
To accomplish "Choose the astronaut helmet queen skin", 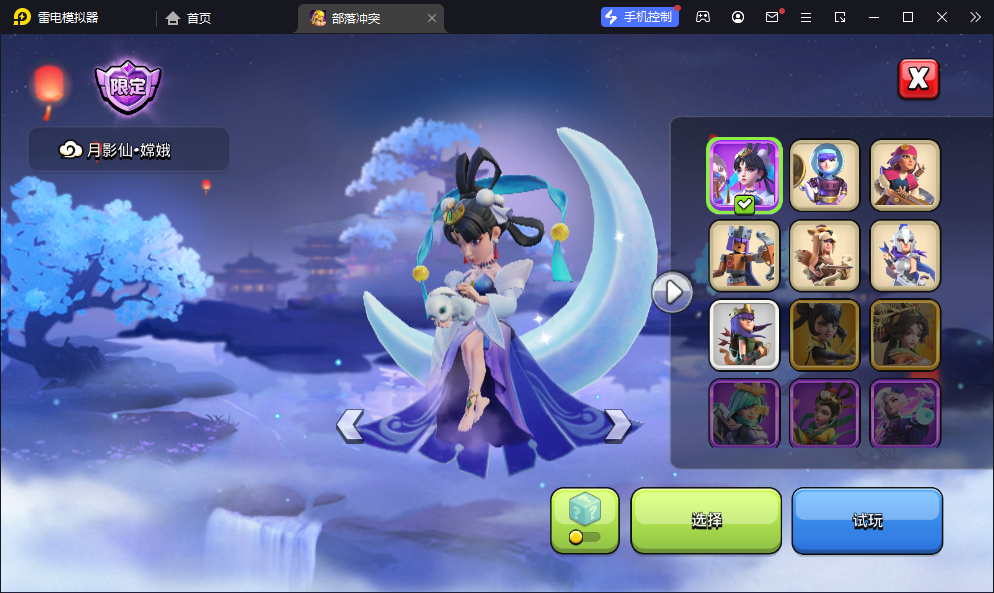I will click(x=824, y=175).
